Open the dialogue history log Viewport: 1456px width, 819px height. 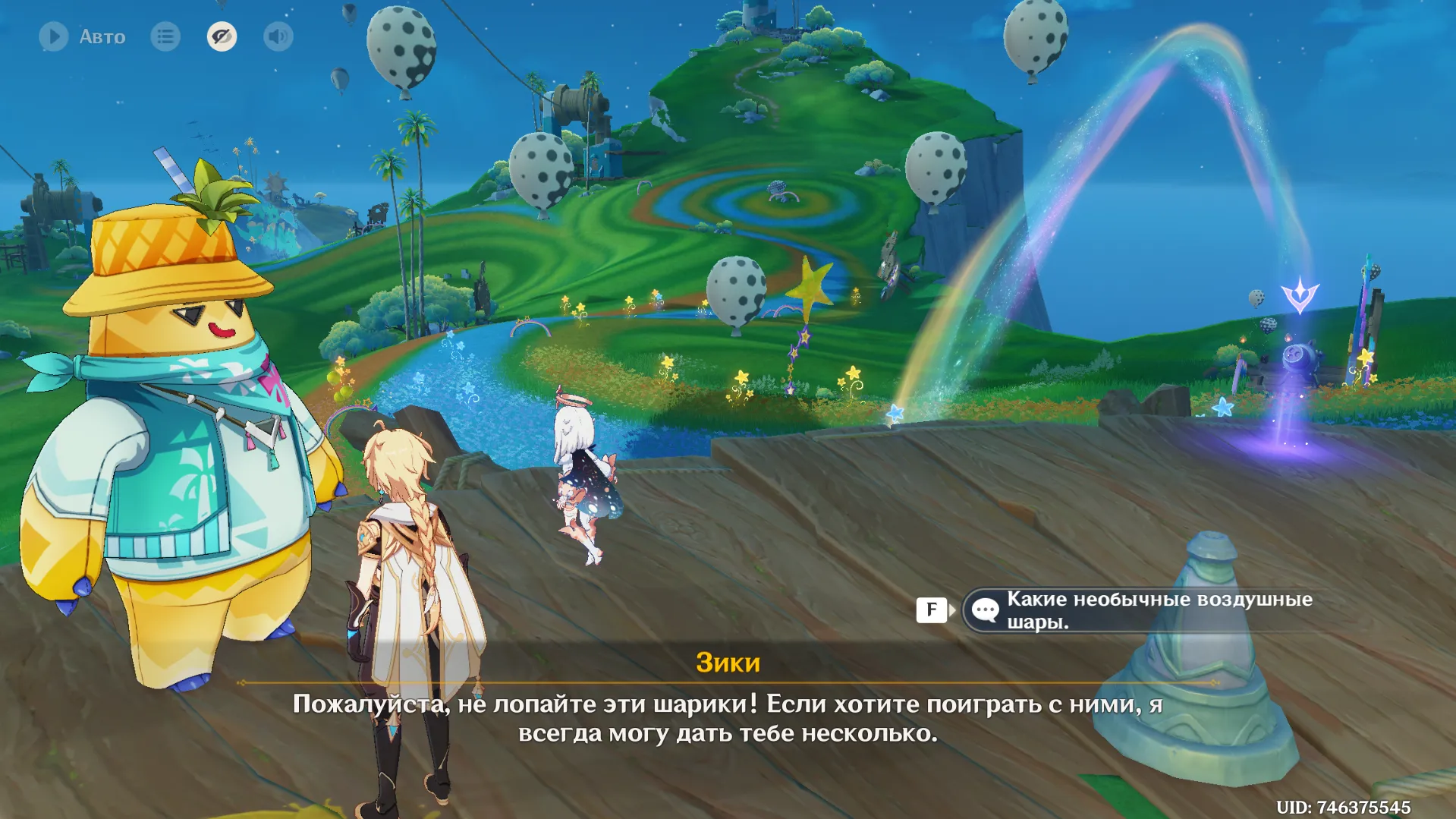(x=165, y=36)
